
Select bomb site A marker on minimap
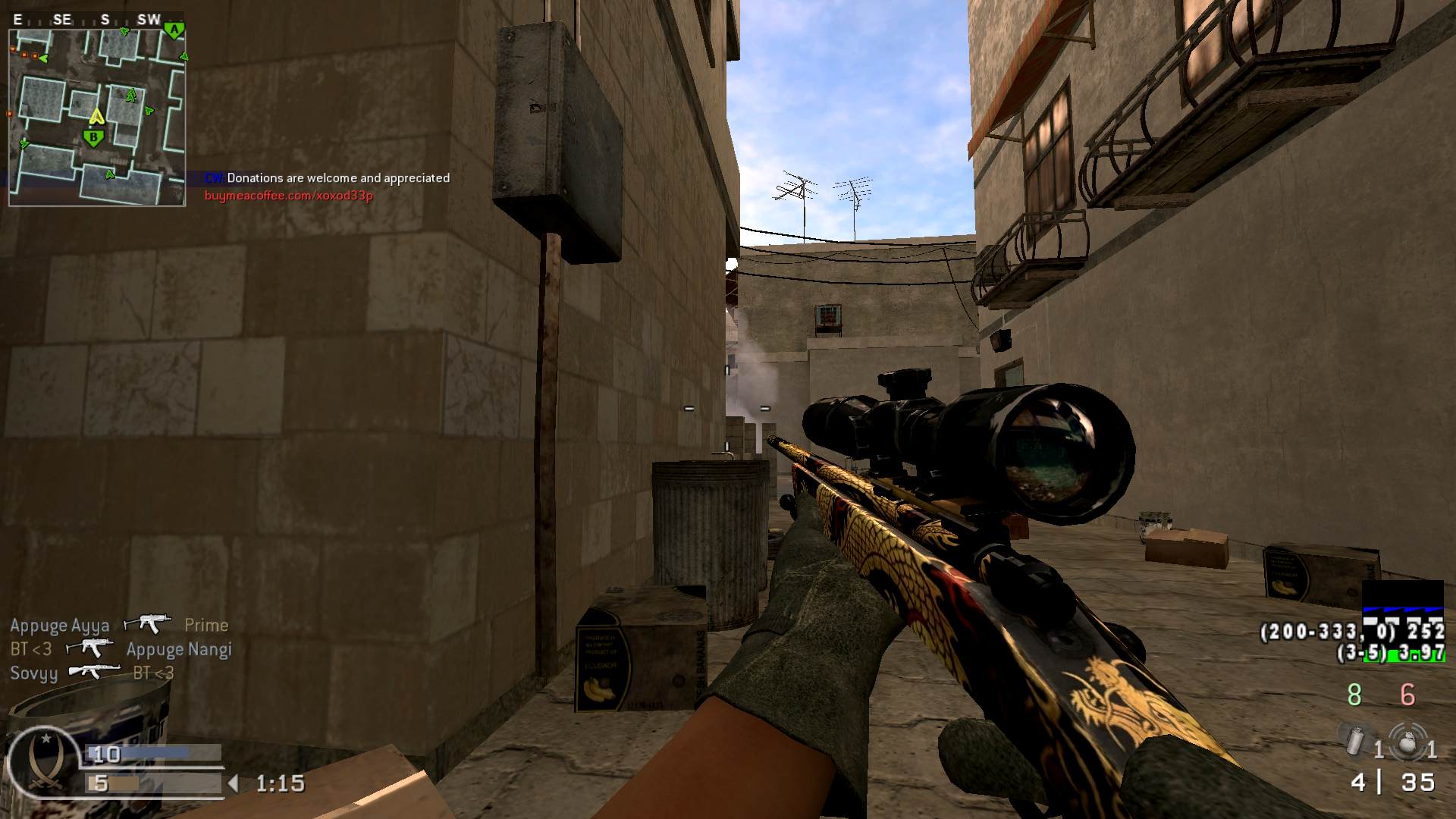(174, 31)
